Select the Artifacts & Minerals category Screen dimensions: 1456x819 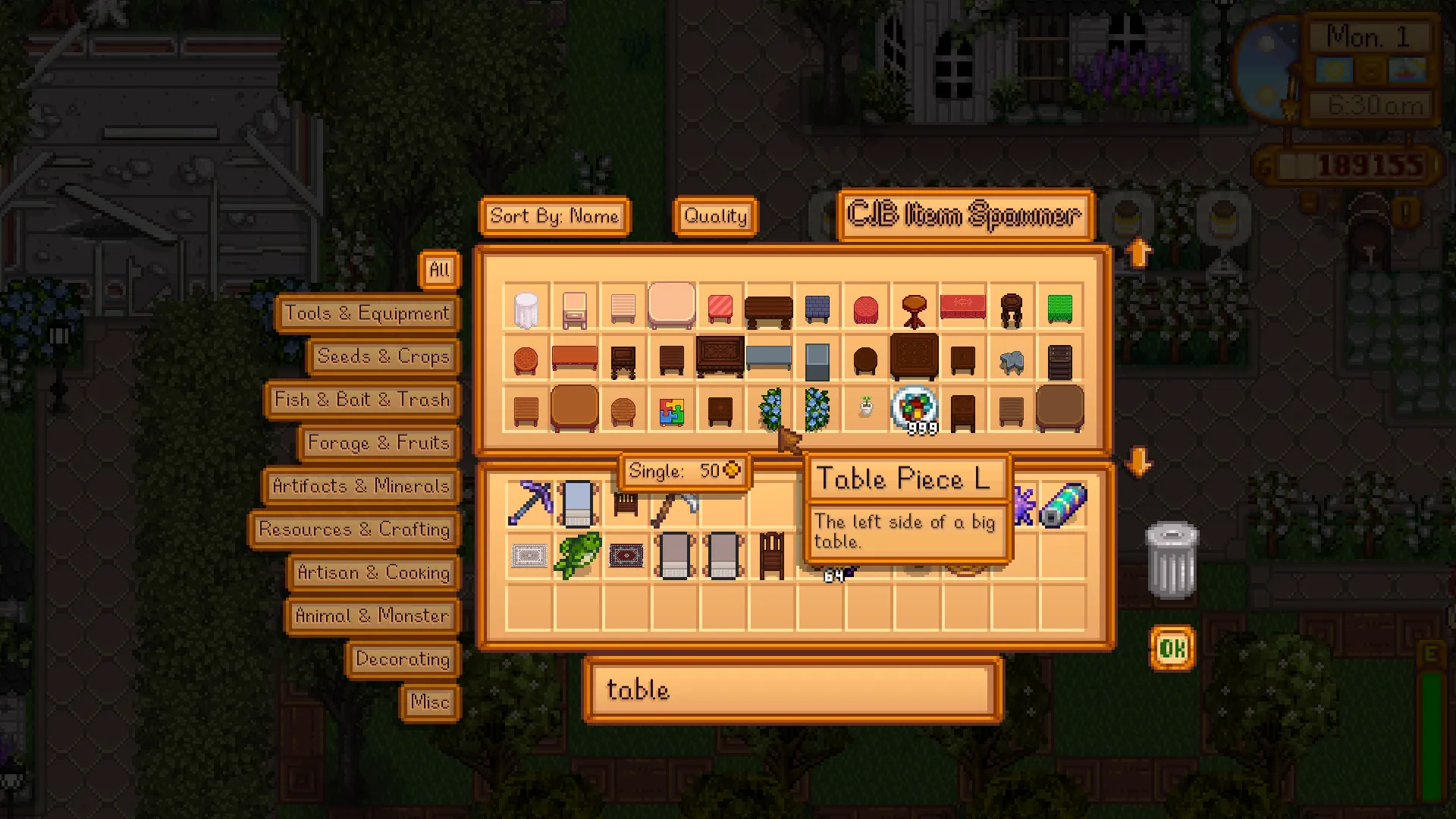(360, 486)
